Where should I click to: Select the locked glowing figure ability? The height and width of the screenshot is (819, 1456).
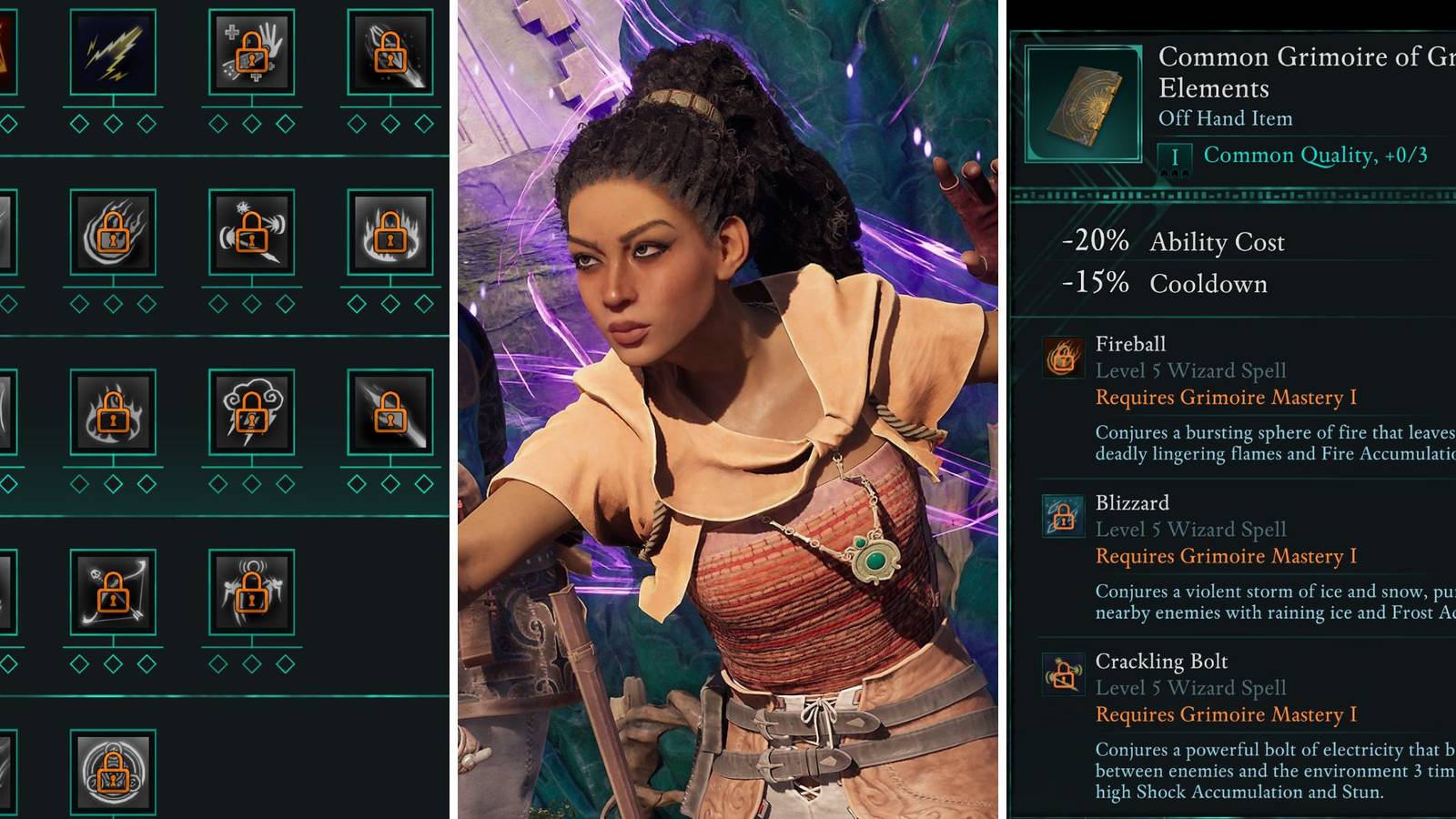(251, 592)
